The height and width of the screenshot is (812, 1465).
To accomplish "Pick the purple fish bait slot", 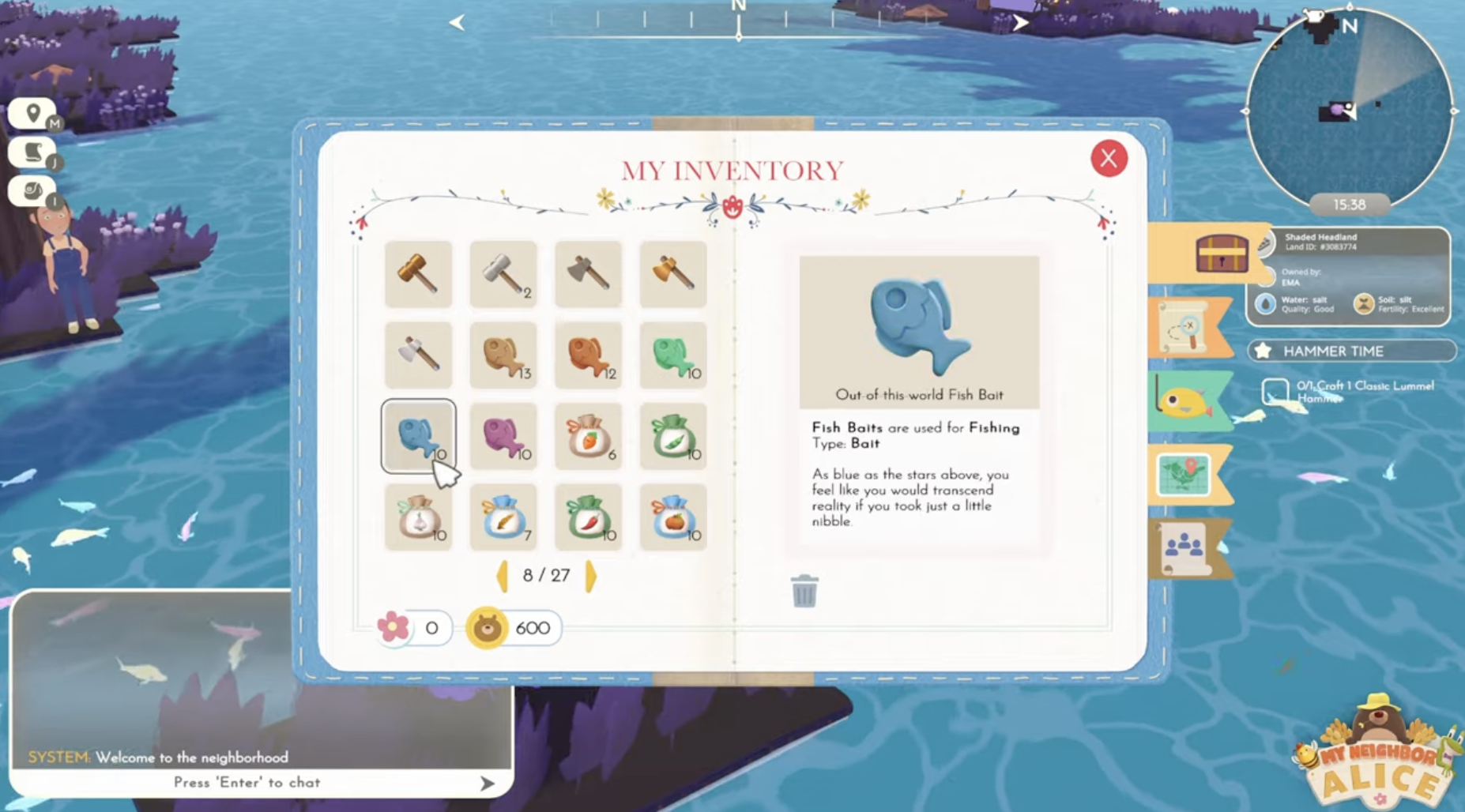I will 503,437.
